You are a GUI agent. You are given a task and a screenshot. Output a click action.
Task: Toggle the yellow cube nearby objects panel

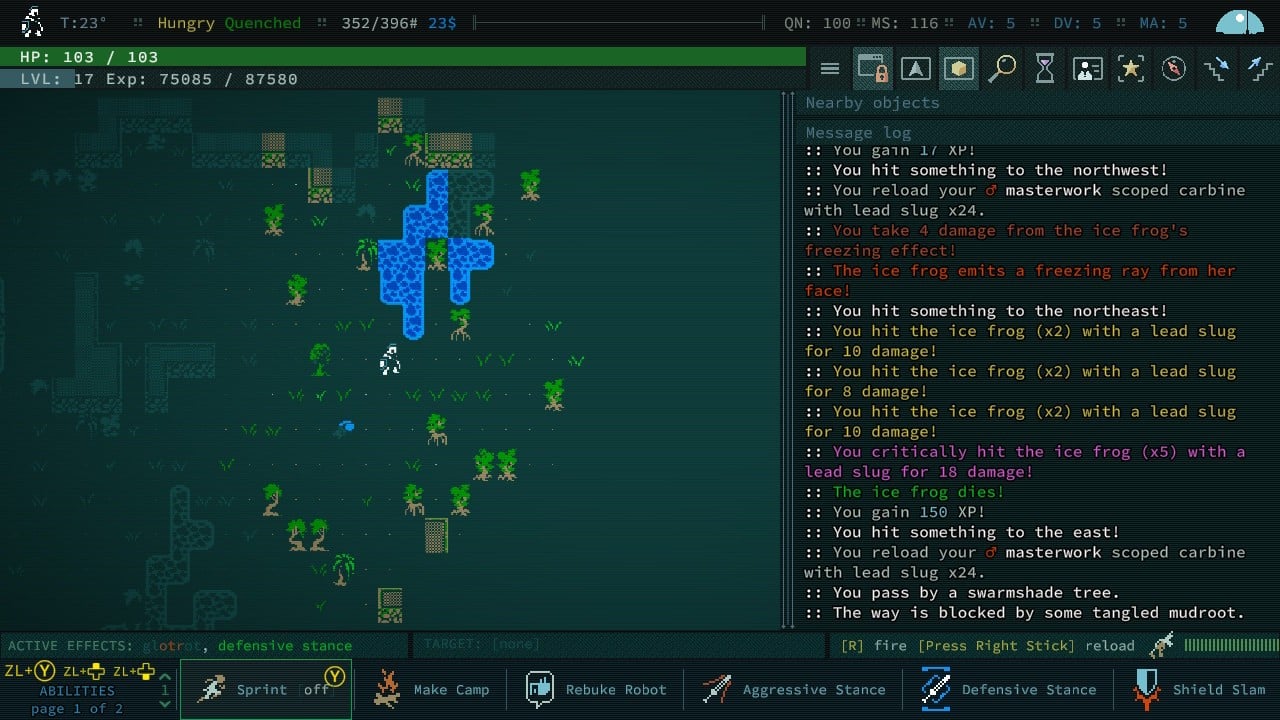(x=959, y=69)
